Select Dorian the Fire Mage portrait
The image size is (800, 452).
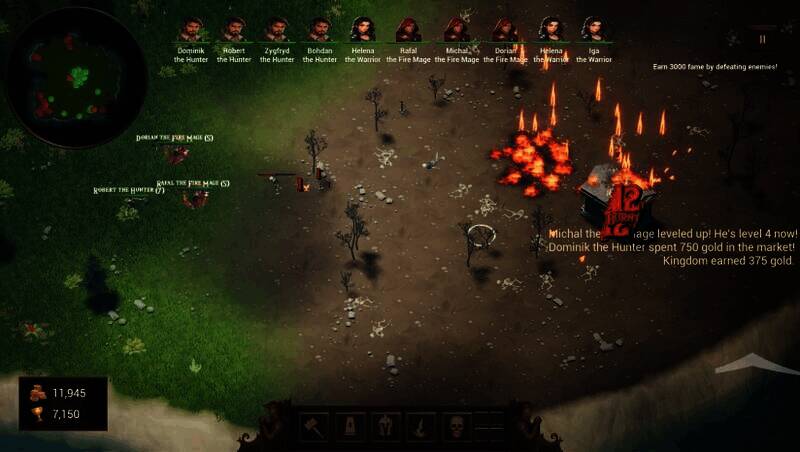[x=505, y=30]
